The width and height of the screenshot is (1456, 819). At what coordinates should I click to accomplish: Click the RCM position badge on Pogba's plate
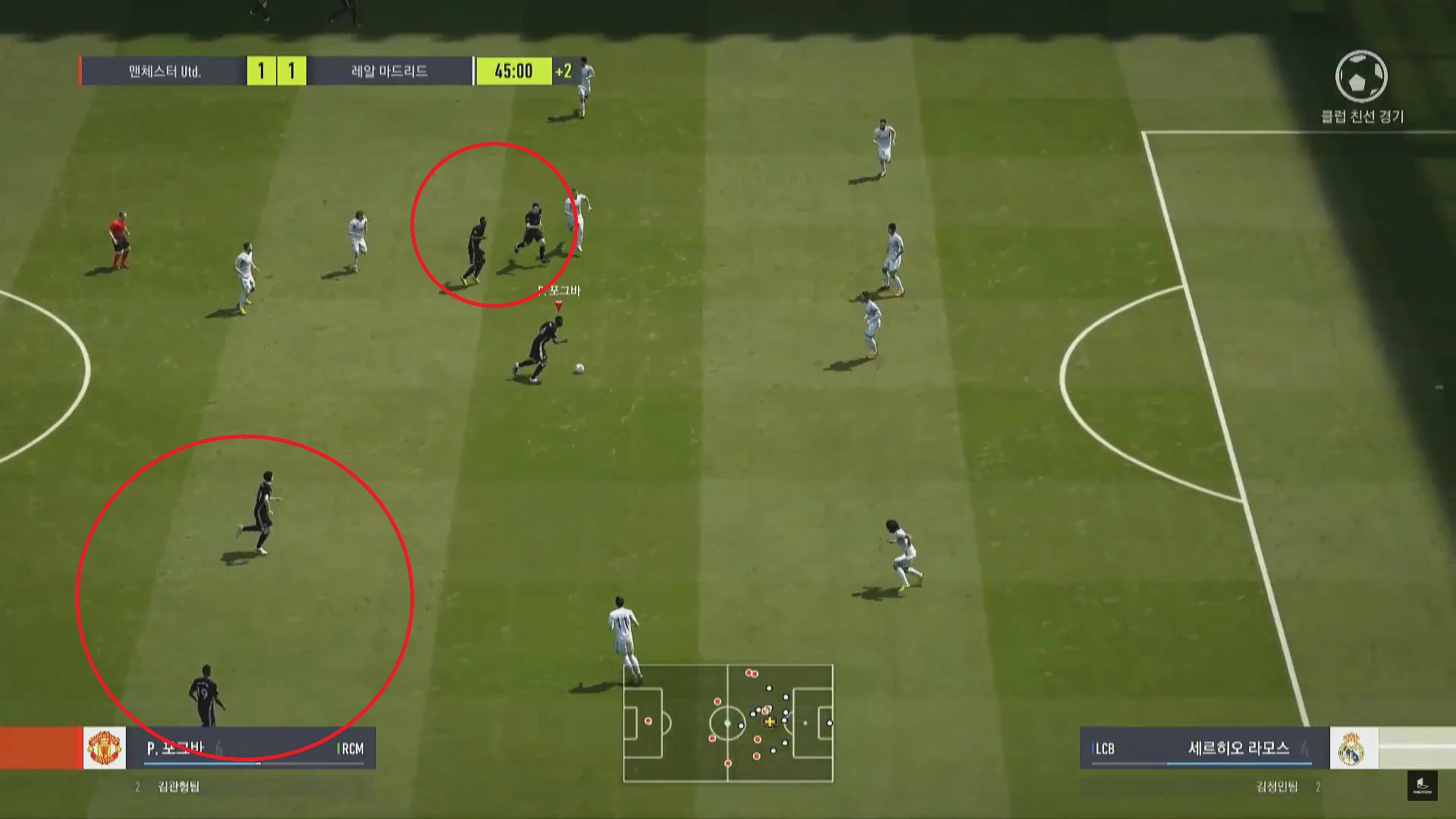(x=353, y=748)
